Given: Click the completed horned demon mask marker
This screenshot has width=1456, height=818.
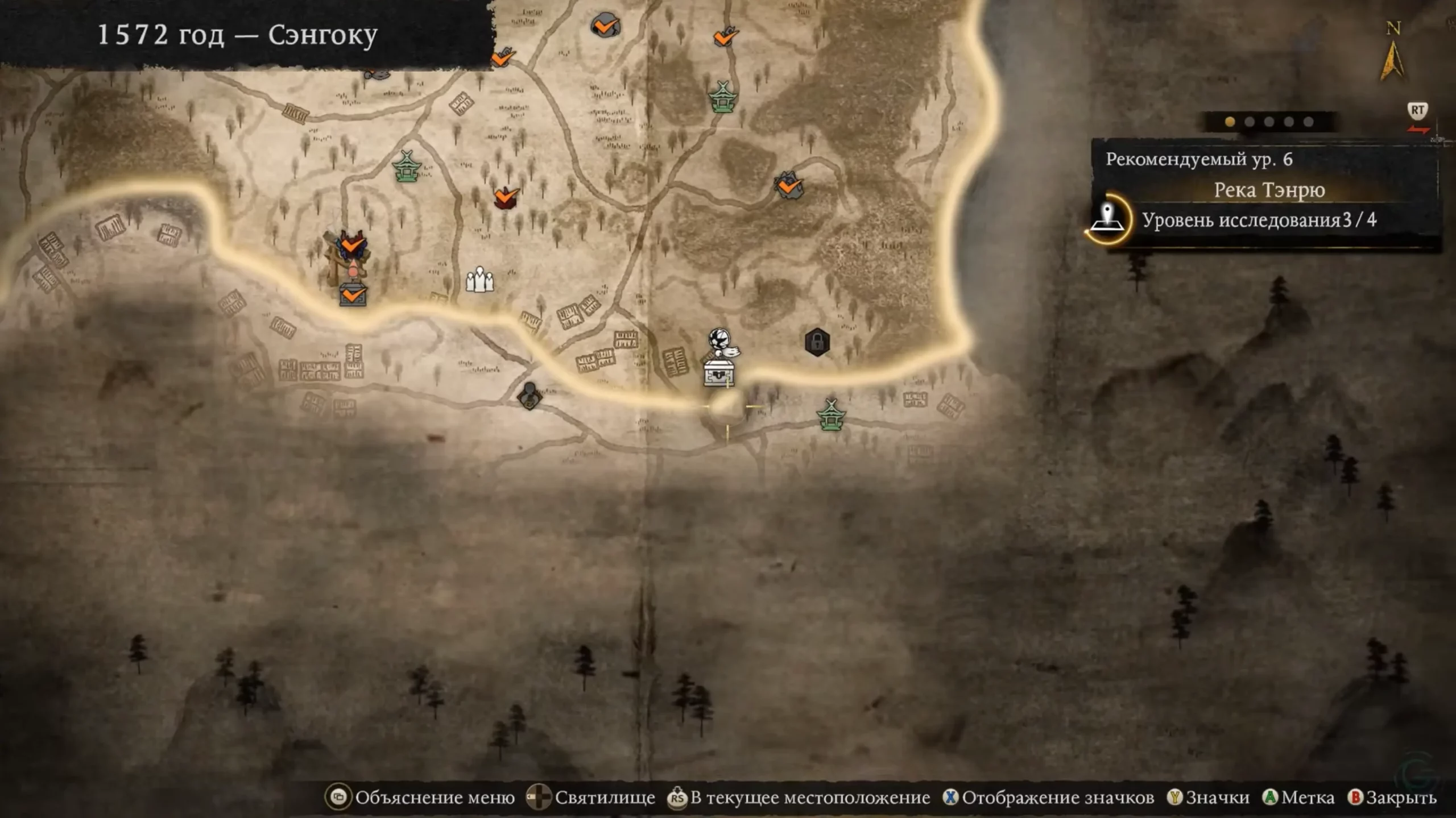Looking at the screenshot, I should 353,246.
